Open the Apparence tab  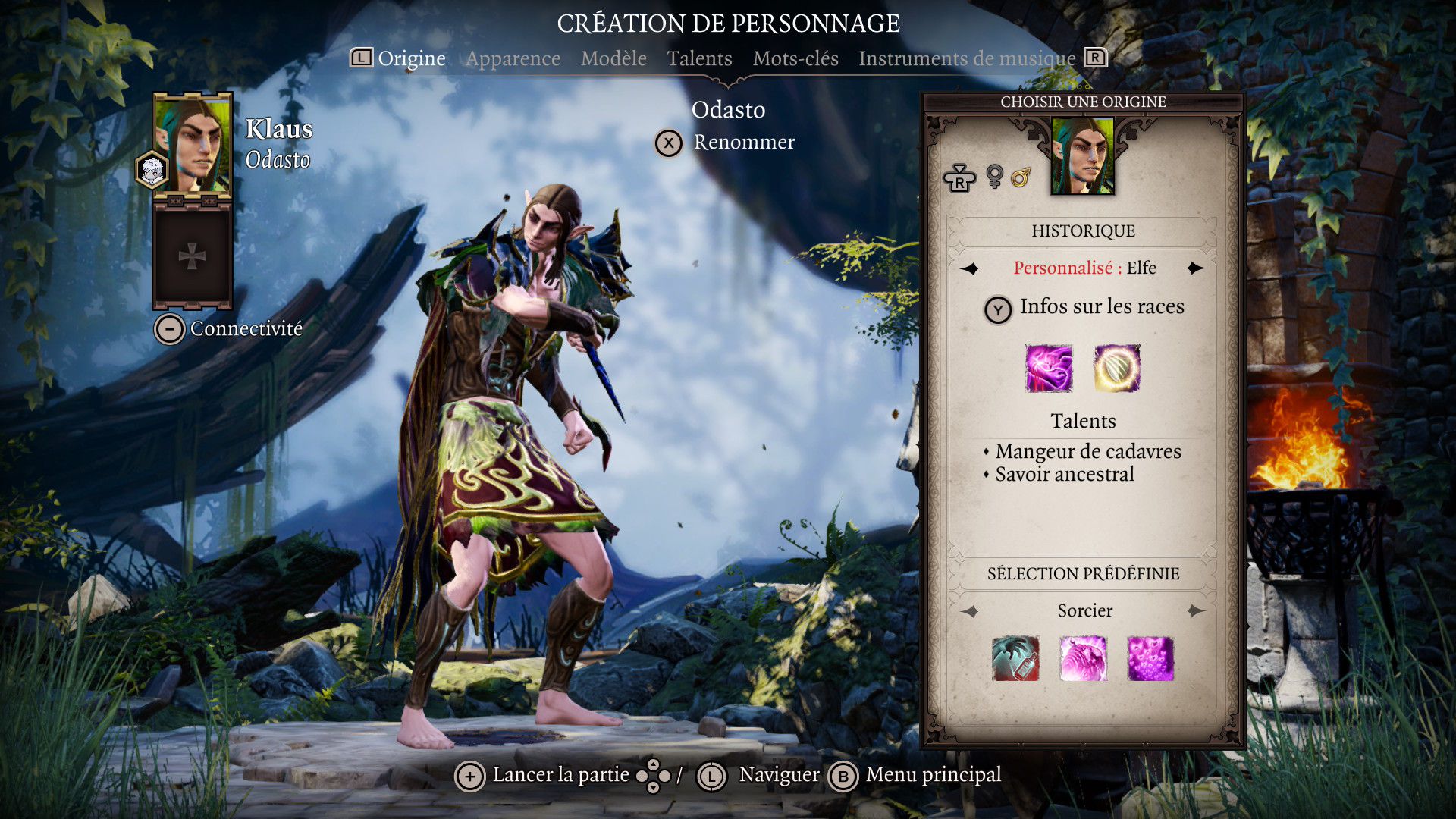pyautogui.click(x=513, y=58)
